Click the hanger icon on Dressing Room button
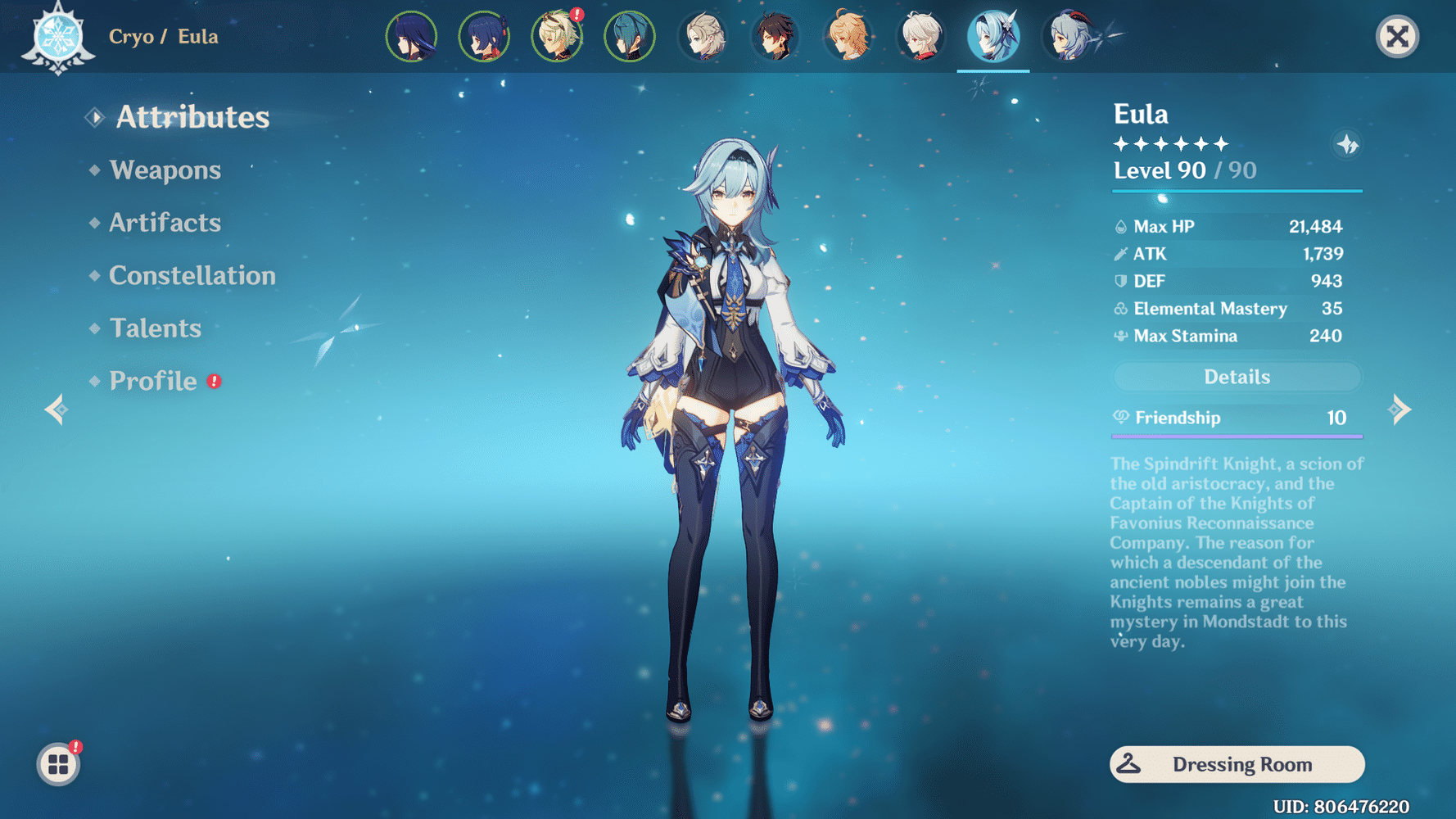The image size is (1456, 819). pos(1130,764)
